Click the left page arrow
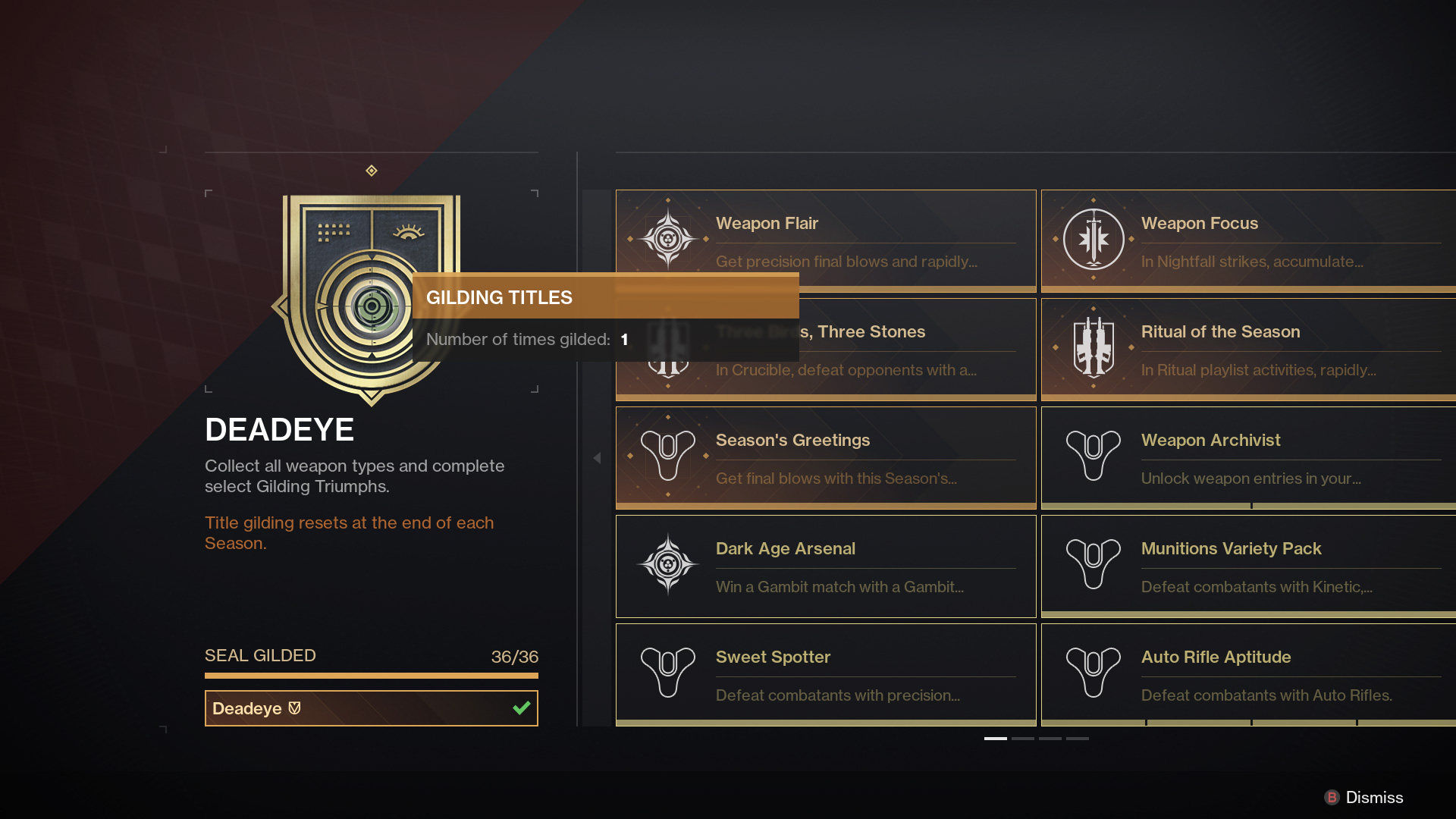Image resolution: width=1456 pixels, height=819 pixels. click(597, 458)
